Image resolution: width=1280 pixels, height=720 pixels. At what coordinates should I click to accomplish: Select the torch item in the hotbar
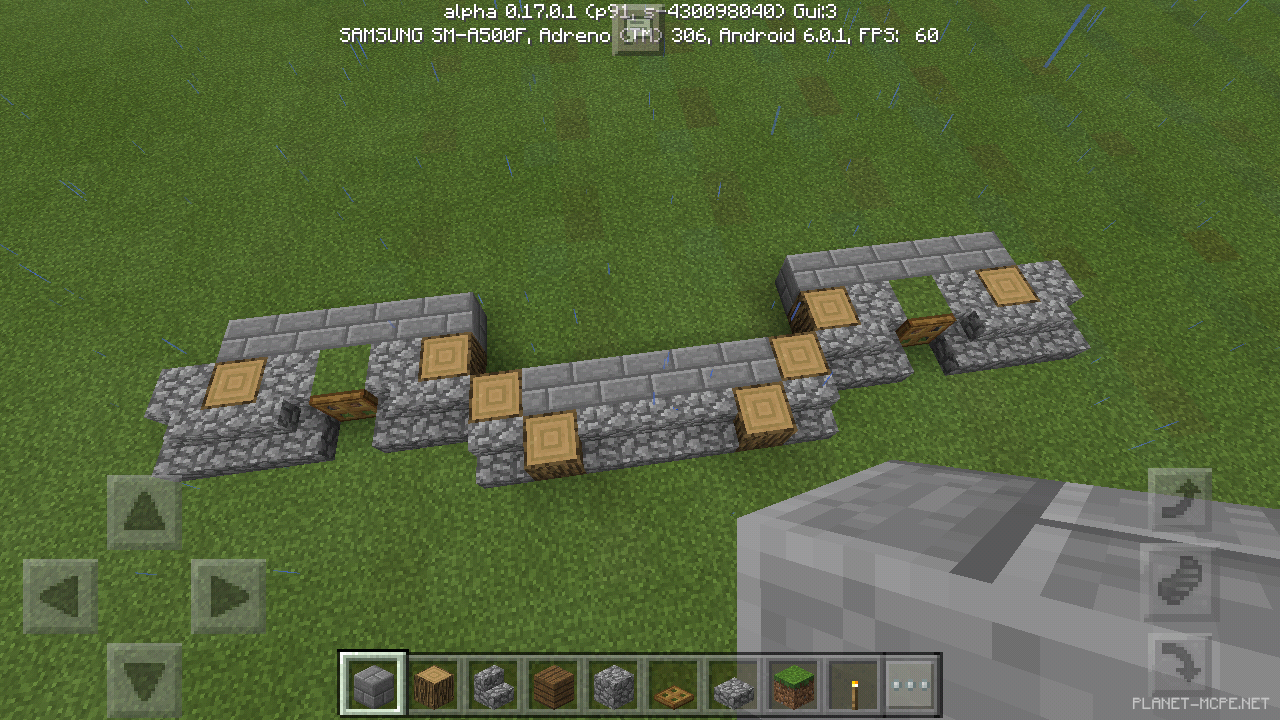pos(852,683)
